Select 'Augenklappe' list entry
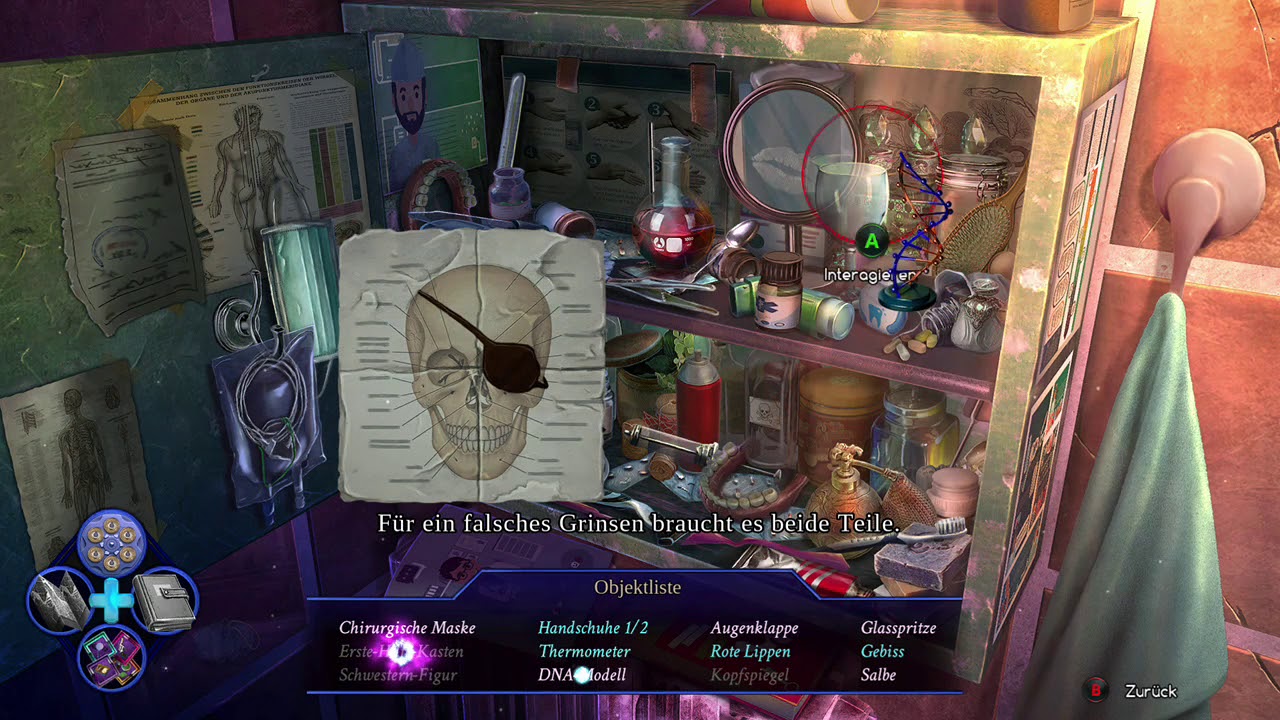Screen dimensions: 1280x720 pyautogui.click(x=754, y=628)
